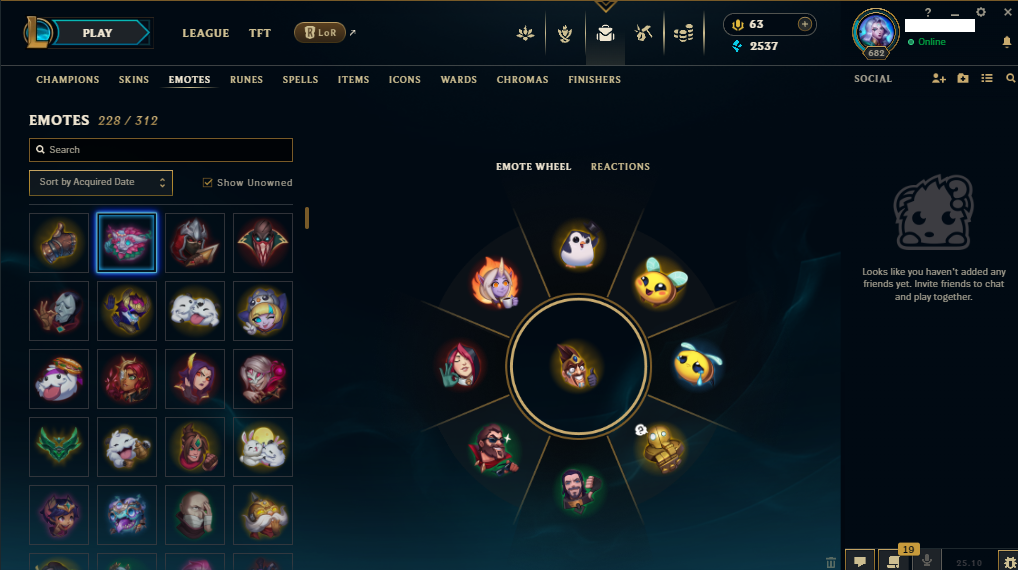Pick the thumbs-up fist emote thumbnail
The width and height of the screenshot is (1018, 570).
(59, 243)
